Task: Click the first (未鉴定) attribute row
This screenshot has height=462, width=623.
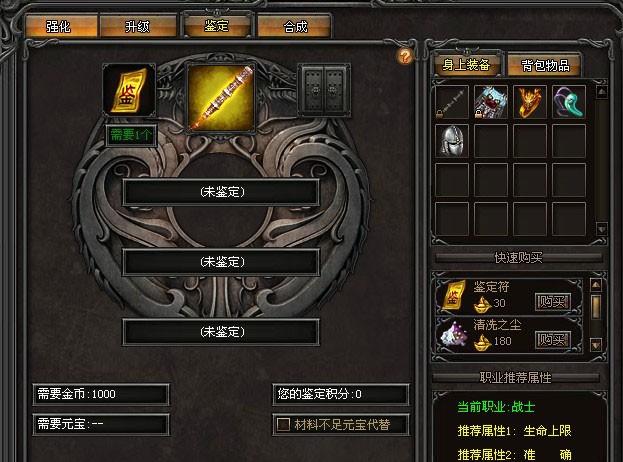Action: (221, 191)
